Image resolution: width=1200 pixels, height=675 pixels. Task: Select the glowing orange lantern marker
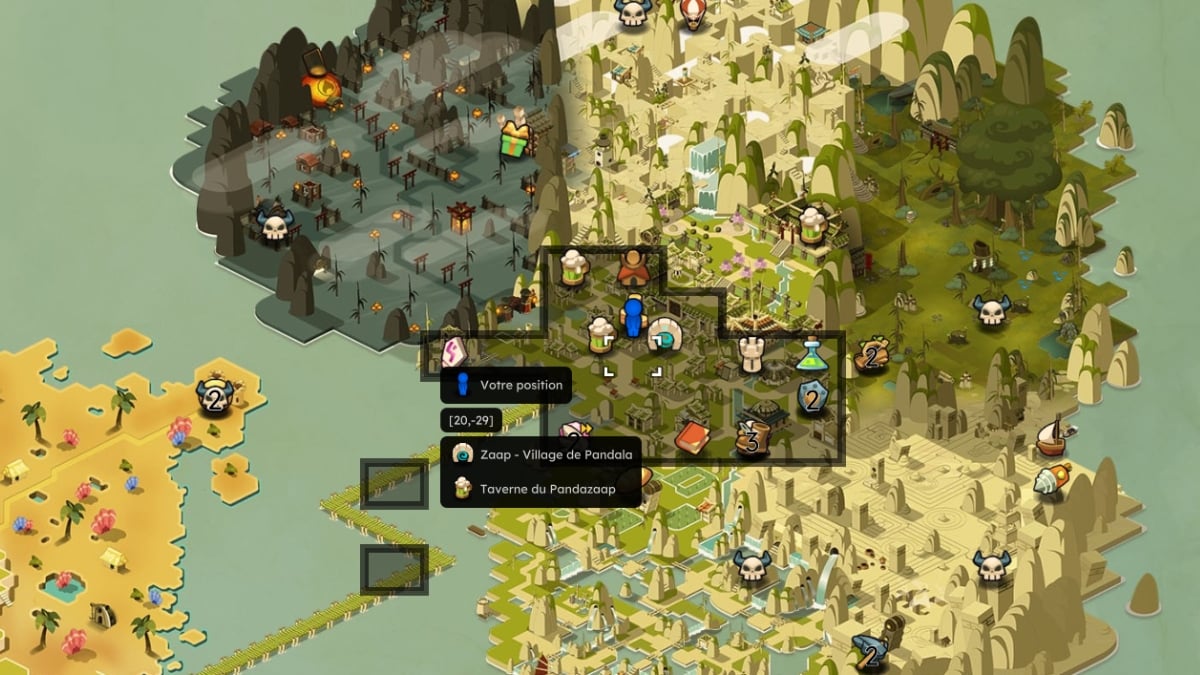[325, 90]
